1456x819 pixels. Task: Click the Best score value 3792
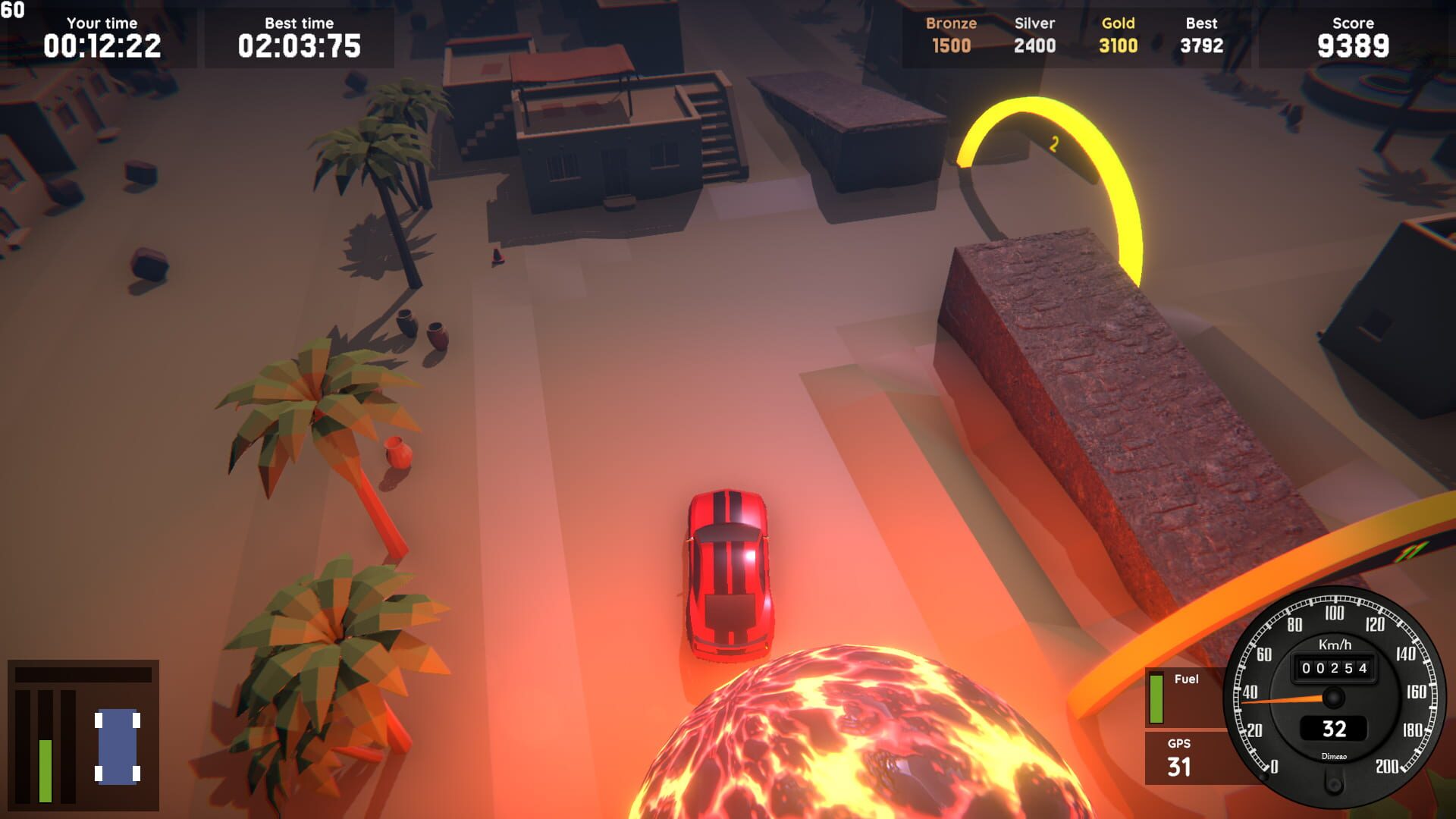click(1202, 45)
